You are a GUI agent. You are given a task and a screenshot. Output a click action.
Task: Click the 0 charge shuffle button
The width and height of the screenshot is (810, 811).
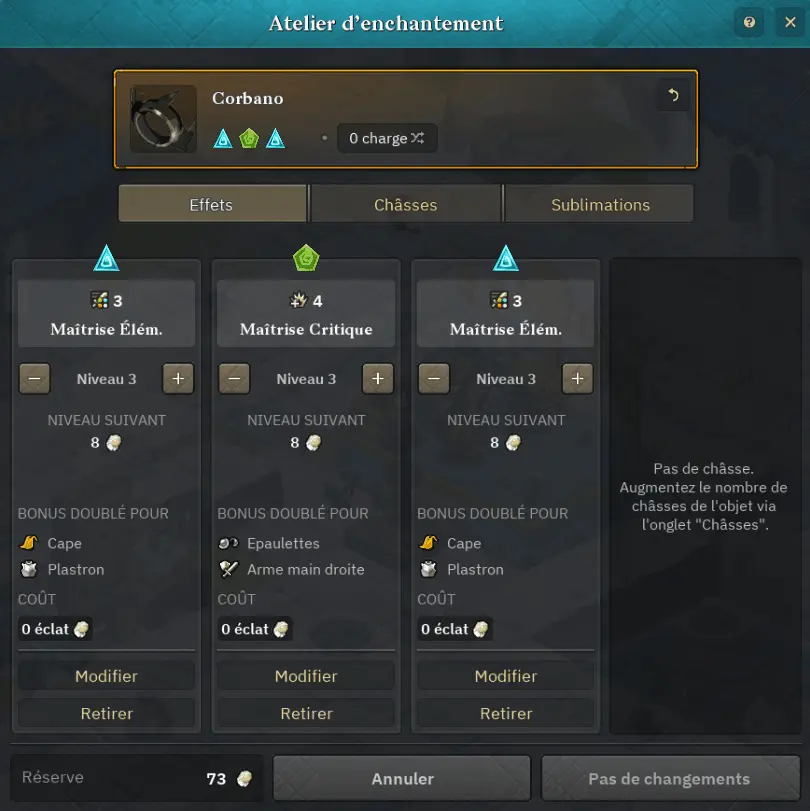tap(387, 139)
